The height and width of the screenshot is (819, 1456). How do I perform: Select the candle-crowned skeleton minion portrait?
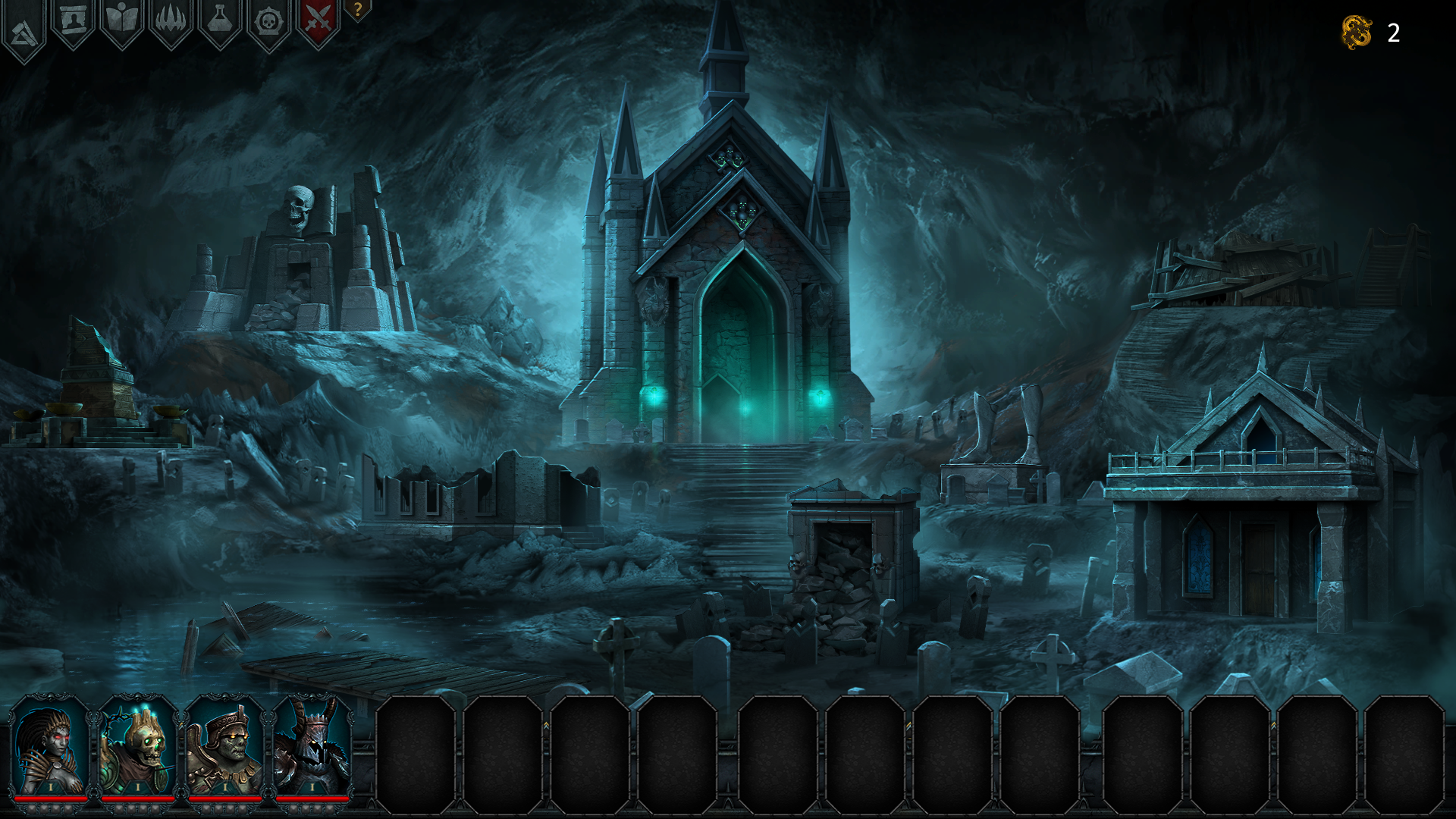[138, 747]
